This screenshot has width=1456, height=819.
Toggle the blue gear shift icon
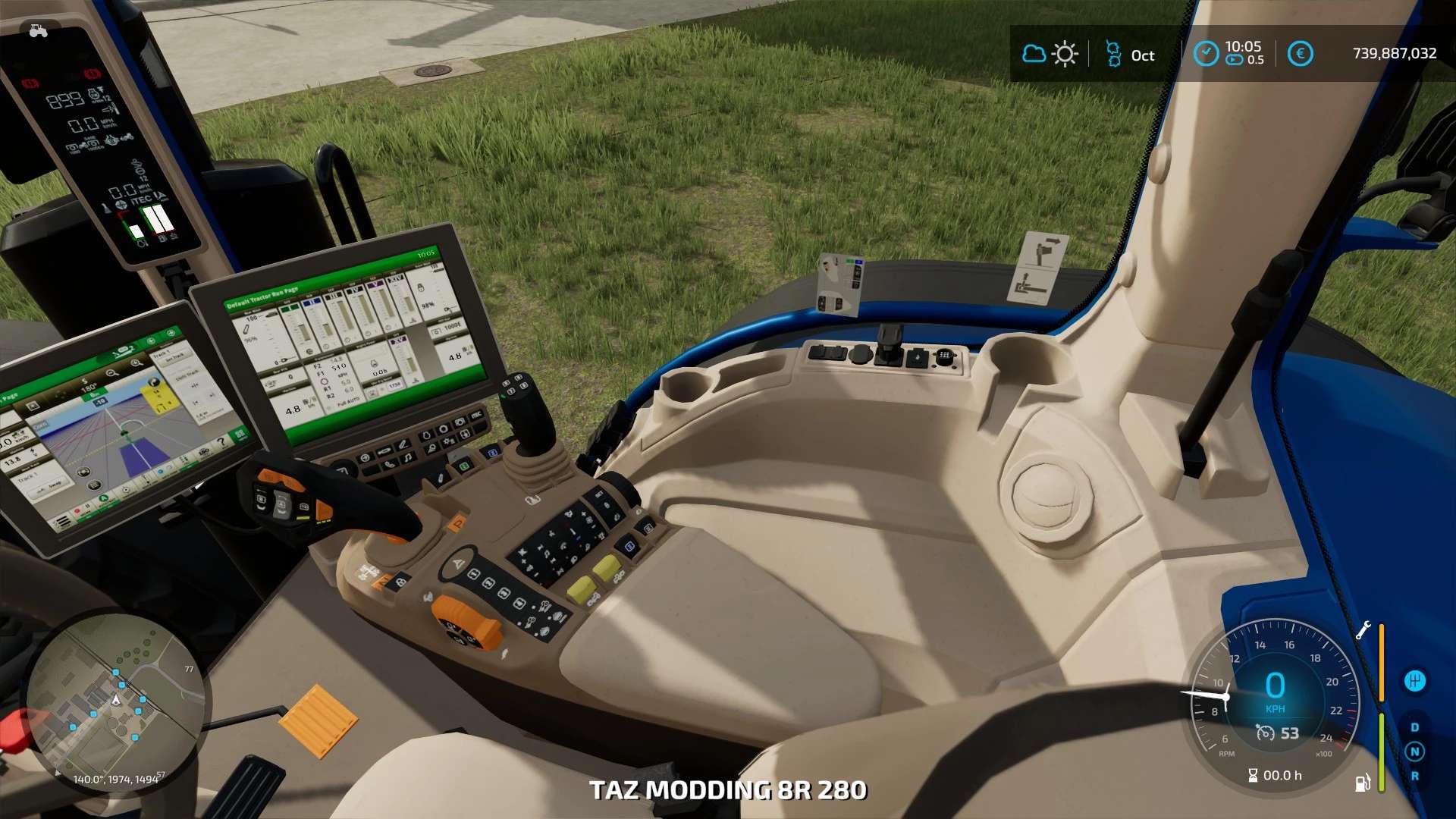point(1414,681)
